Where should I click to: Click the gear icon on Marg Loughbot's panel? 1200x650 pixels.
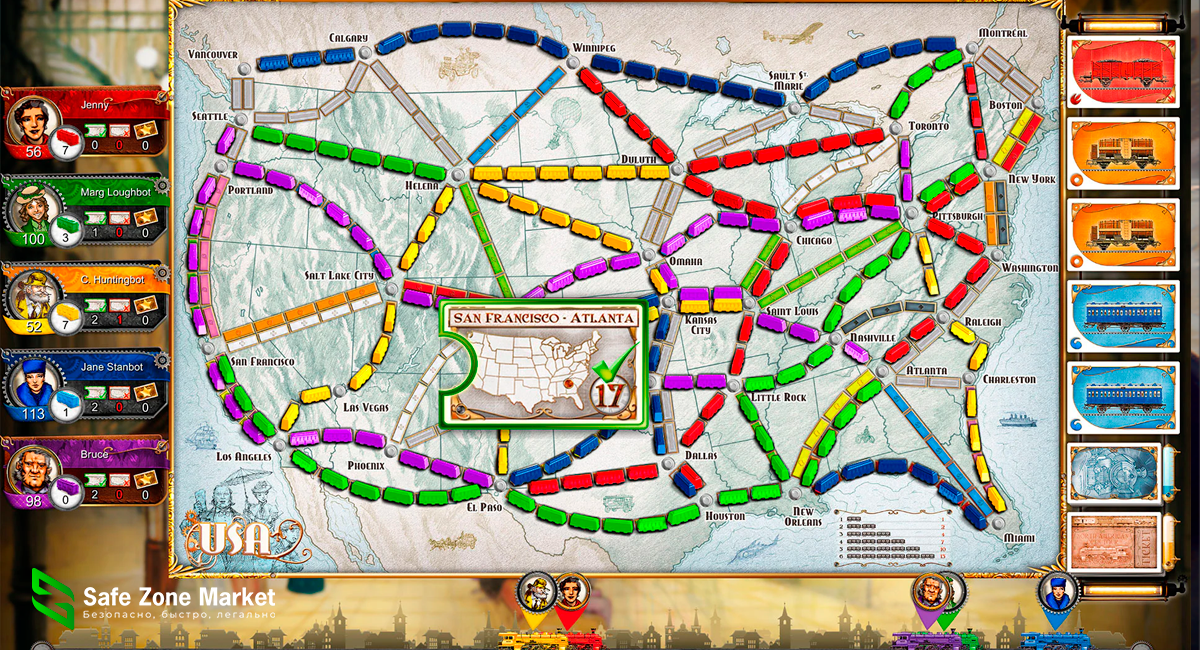pyautogui.click(x=163, y=185)
